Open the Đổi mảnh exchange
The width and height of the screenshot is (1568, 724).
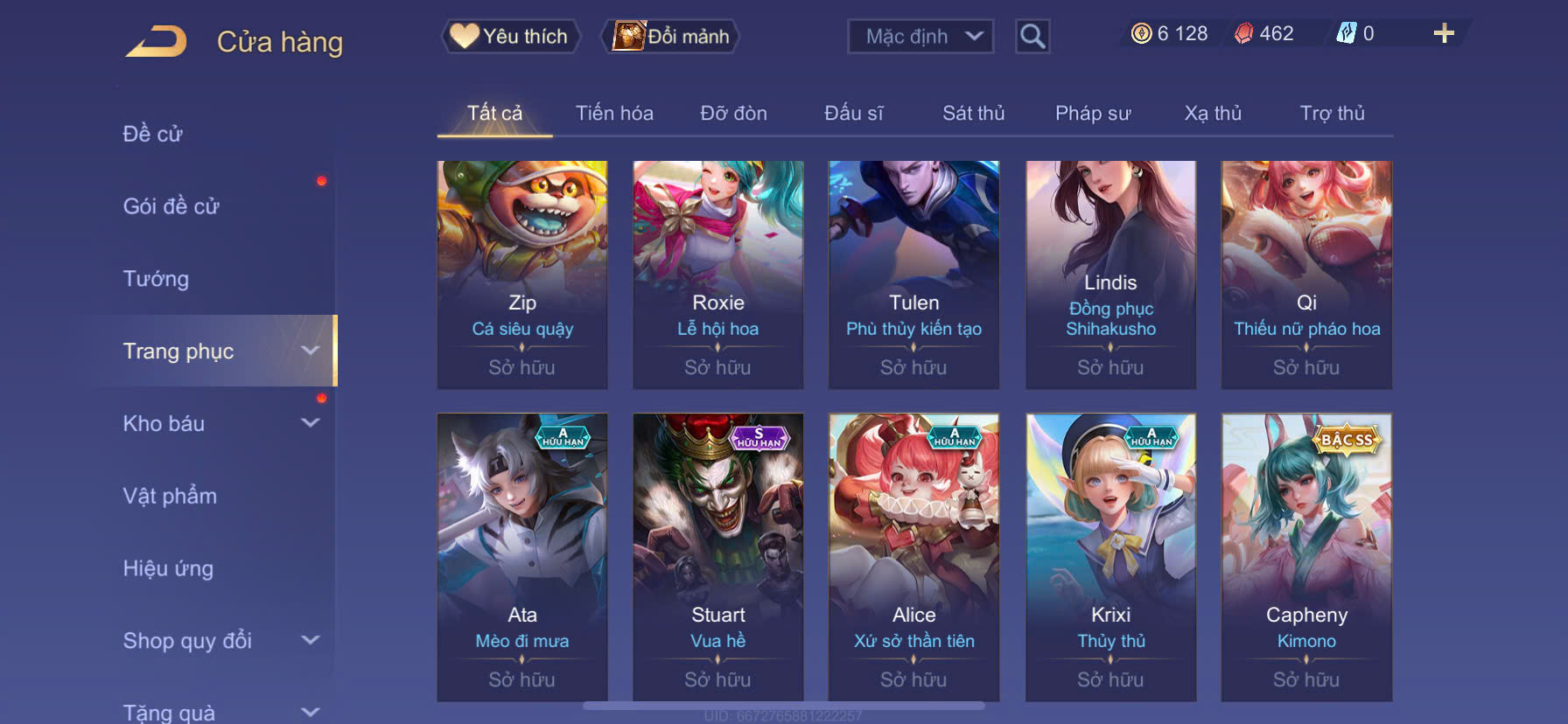tap(671, 37)
